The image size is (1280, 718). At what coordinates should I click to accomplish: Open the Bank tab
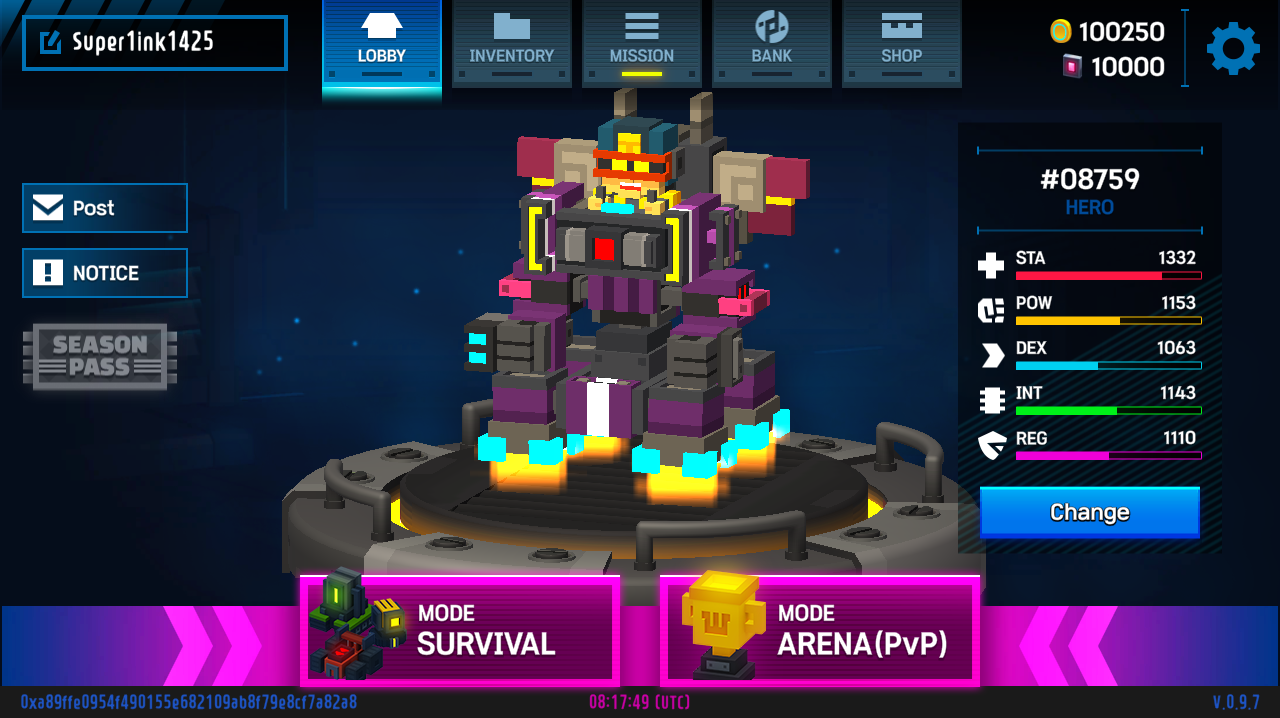coord(771,43)
